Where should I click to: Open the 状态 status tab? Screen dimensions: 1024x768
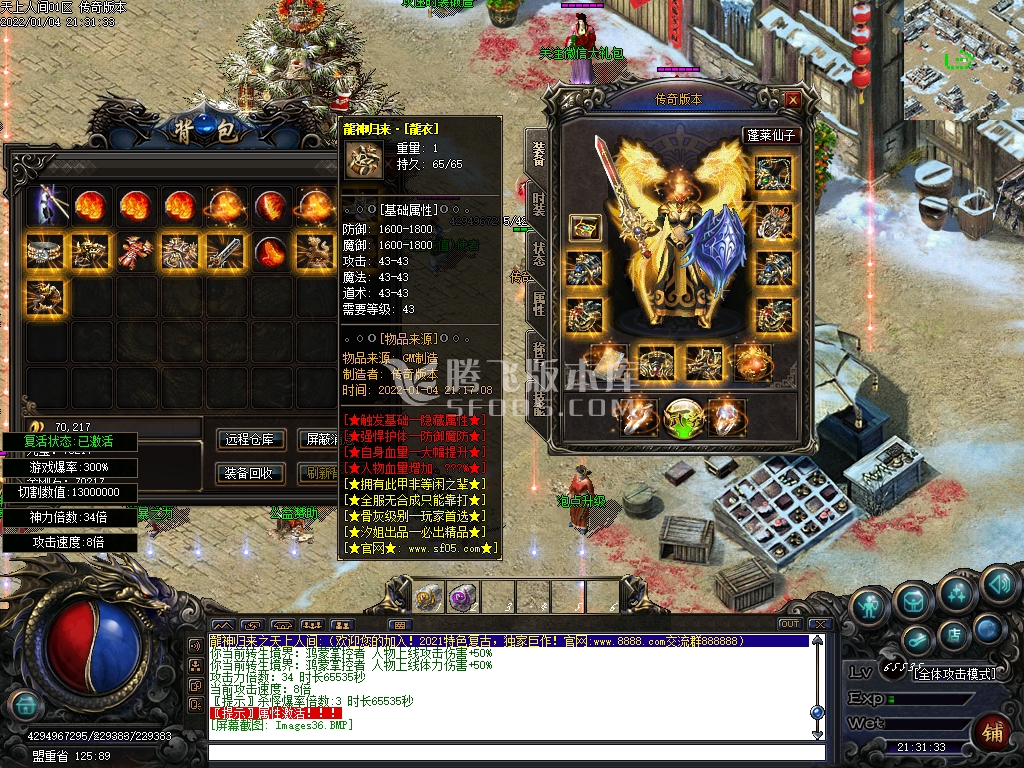538,255
